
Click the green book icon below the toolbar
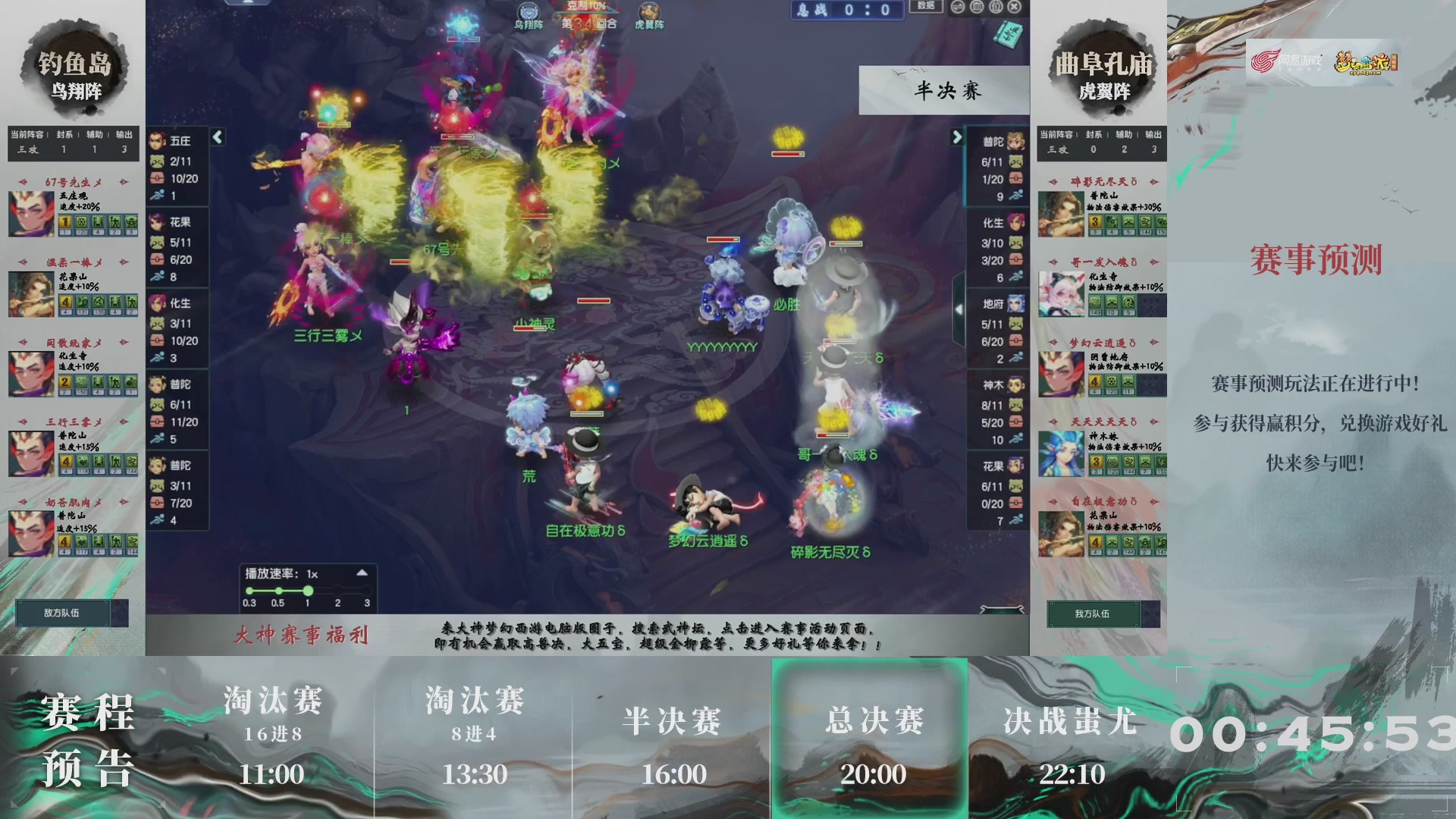click(x=1010, y=35)
